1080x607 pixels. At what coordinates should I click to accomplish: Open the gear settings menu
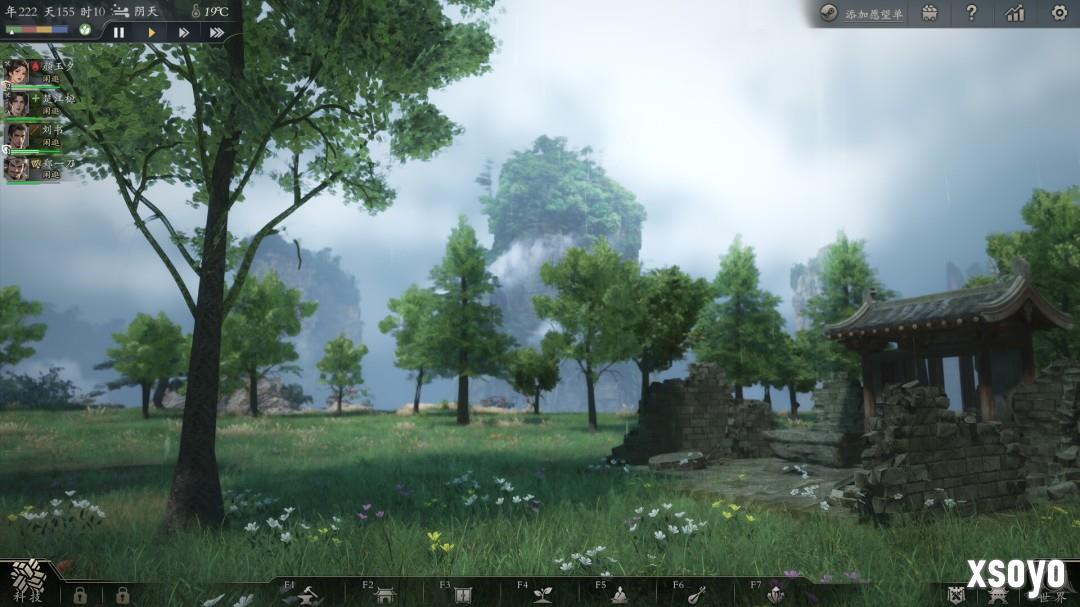point(1059,13)
